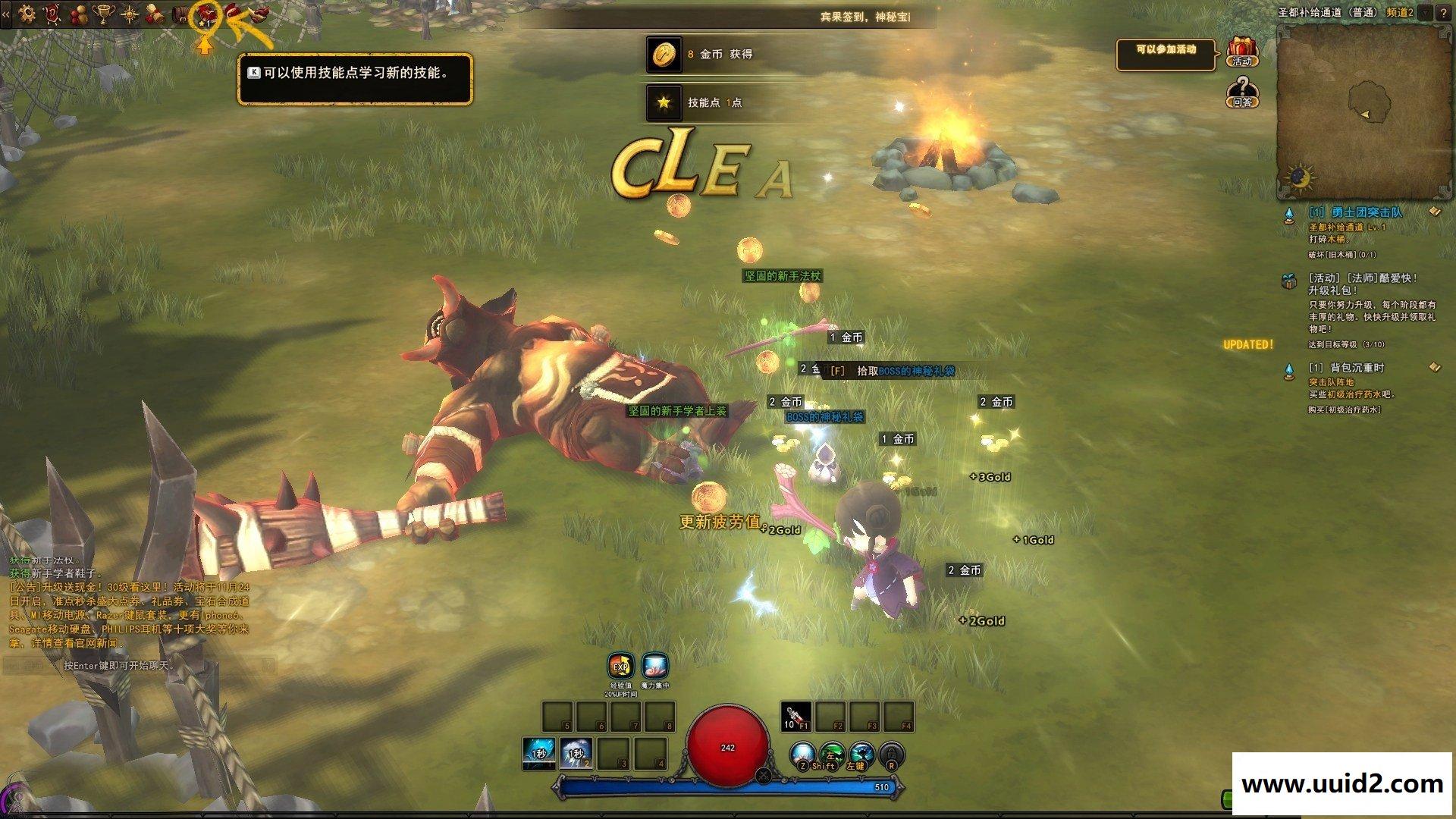Open the golden trophy achievements icon
1456x819 pixels.
(103, 13)
